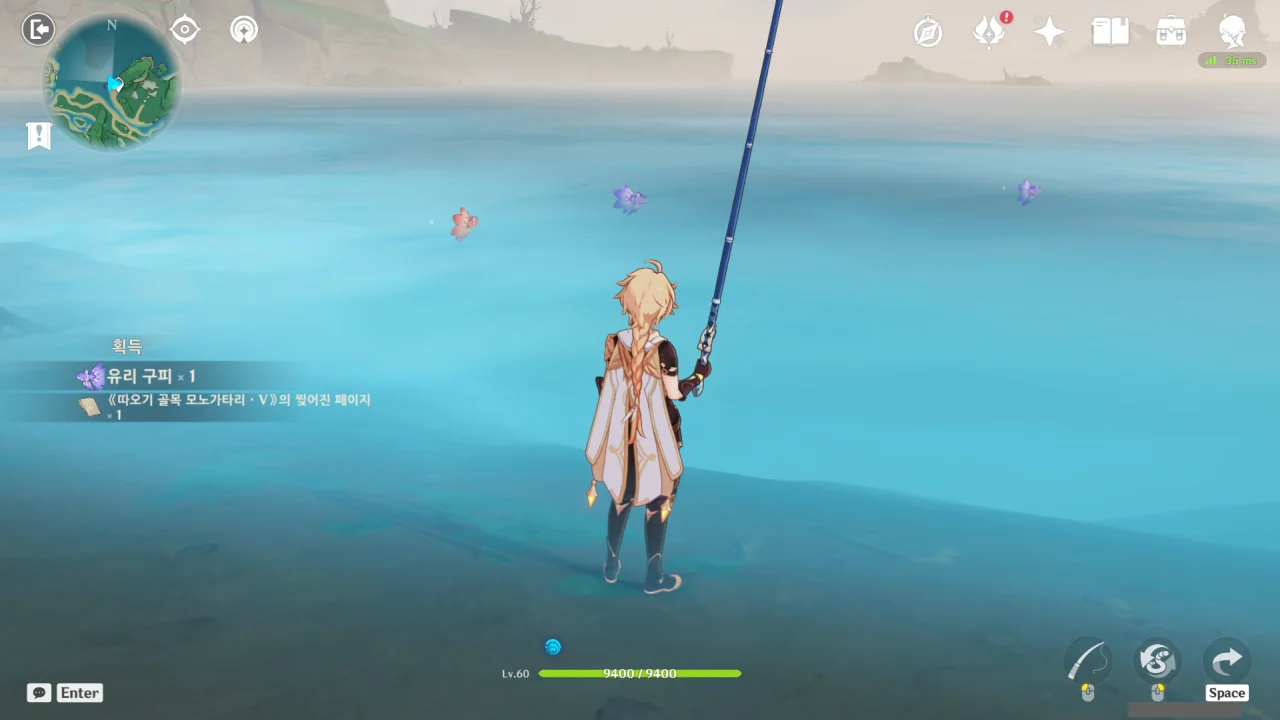Open the adventurer compass icon
The image size is (1280, 720).
coord(928,33)
